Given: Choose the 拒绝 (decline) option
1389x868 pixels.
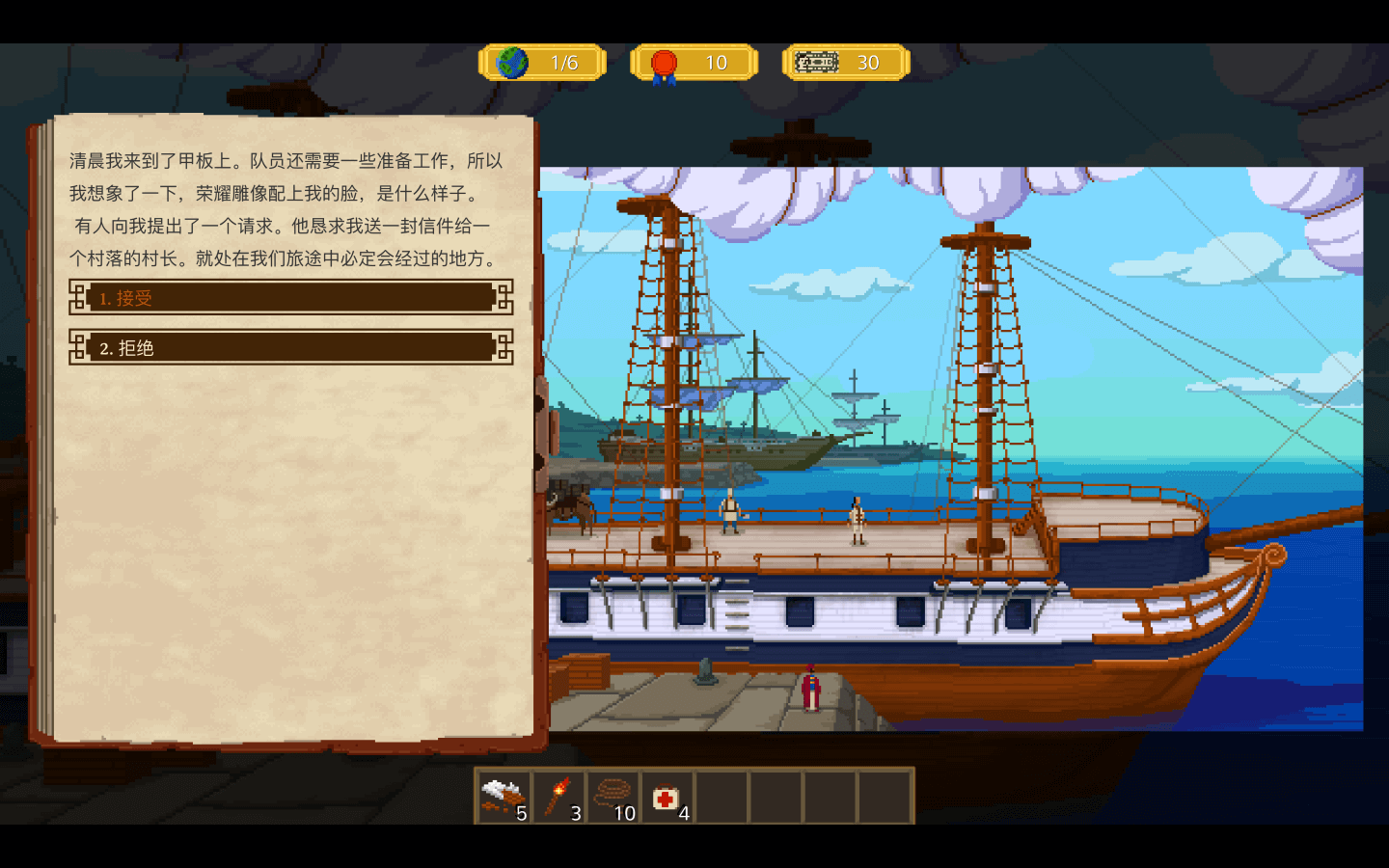Looking at the screenshot, I should point(290,347).
